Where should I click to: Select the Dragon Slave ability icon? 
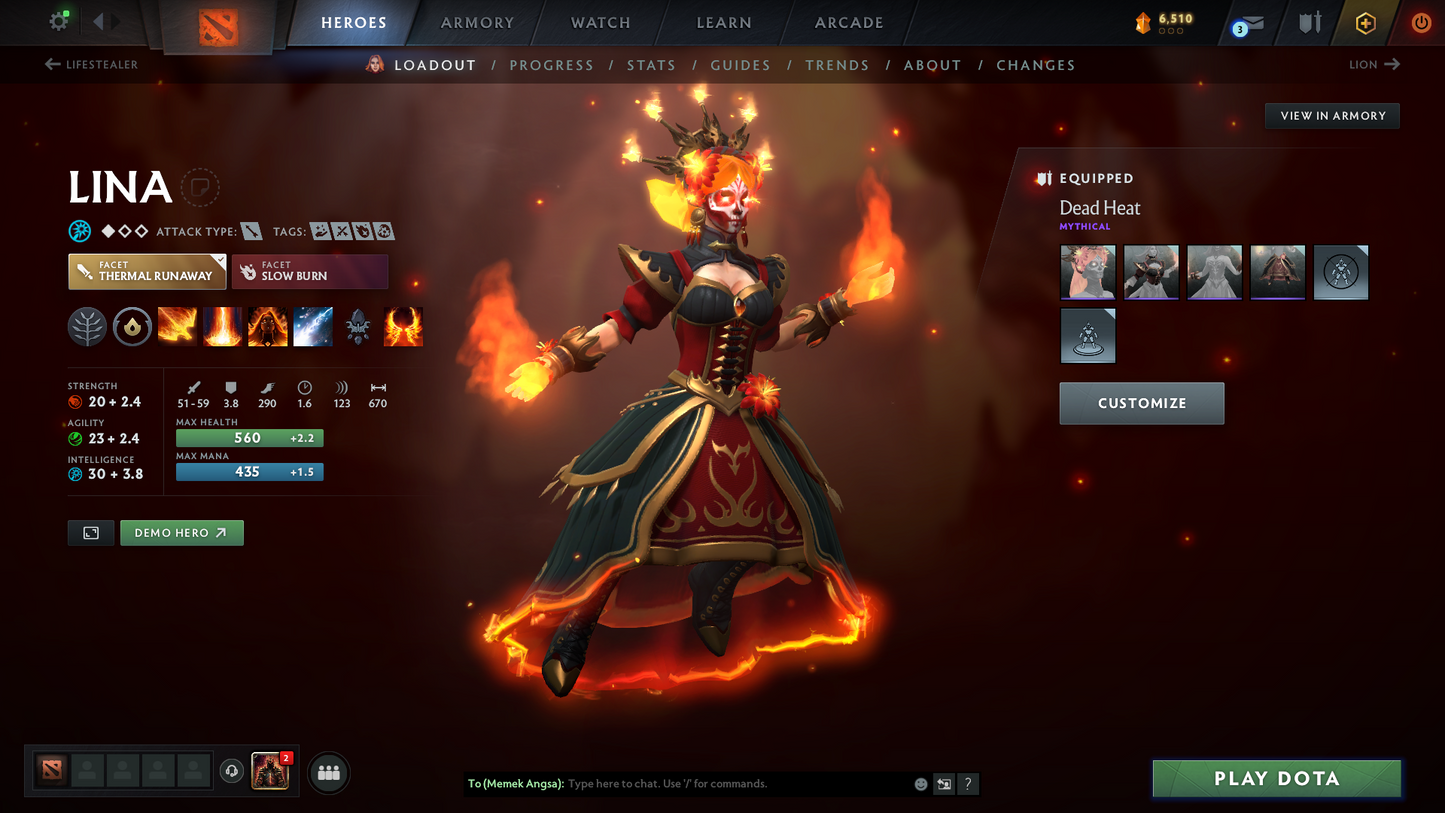[177, 327]
